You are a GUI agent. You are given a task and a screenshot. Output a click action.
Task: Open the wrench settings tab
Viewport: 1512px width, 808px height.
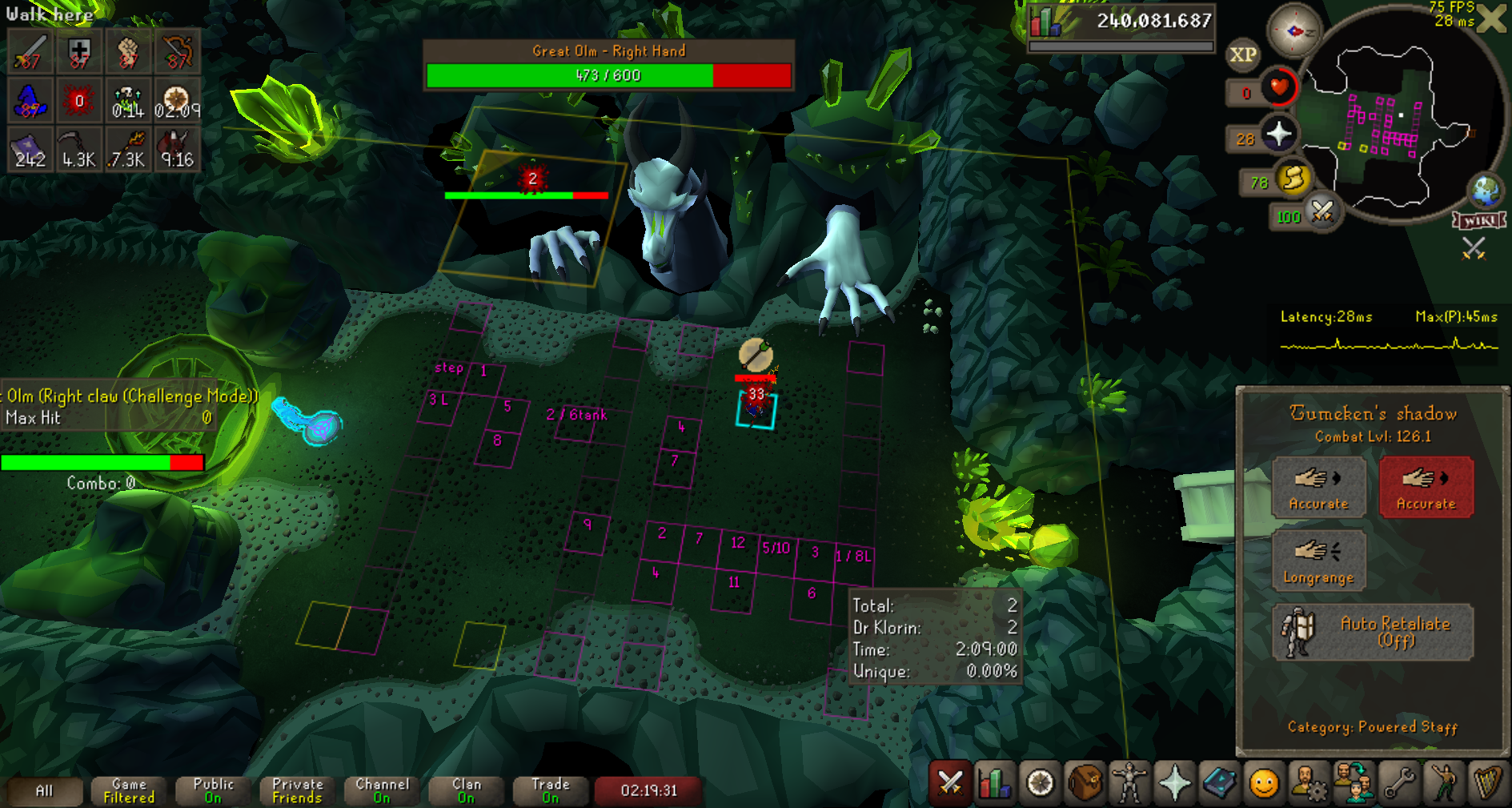pyautogui.click(x=1398, y=783)
